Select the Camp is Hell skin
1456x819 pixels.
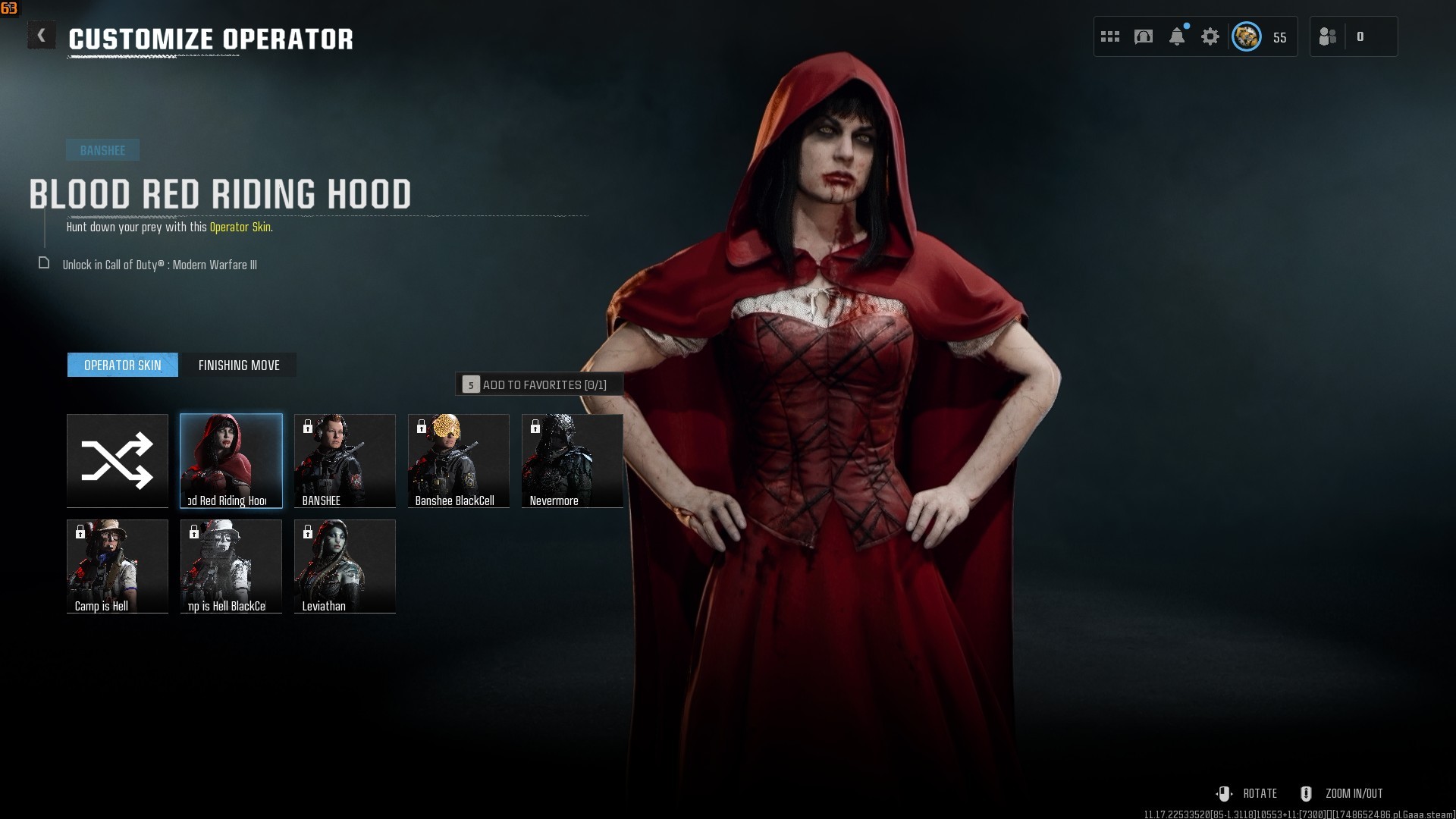(x=118, y=566)
